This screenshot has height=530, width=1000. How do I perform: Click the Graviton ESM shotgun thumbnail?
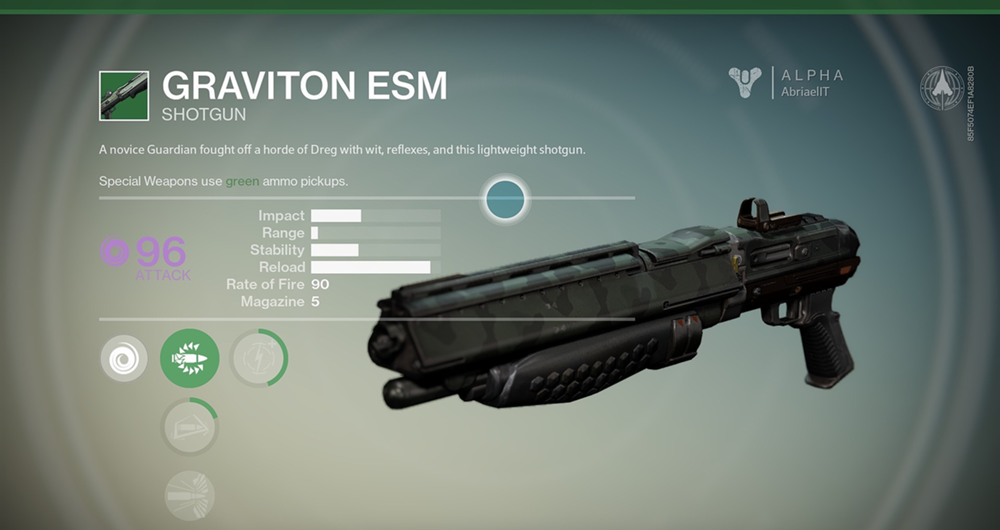click(x=124, y=95)
